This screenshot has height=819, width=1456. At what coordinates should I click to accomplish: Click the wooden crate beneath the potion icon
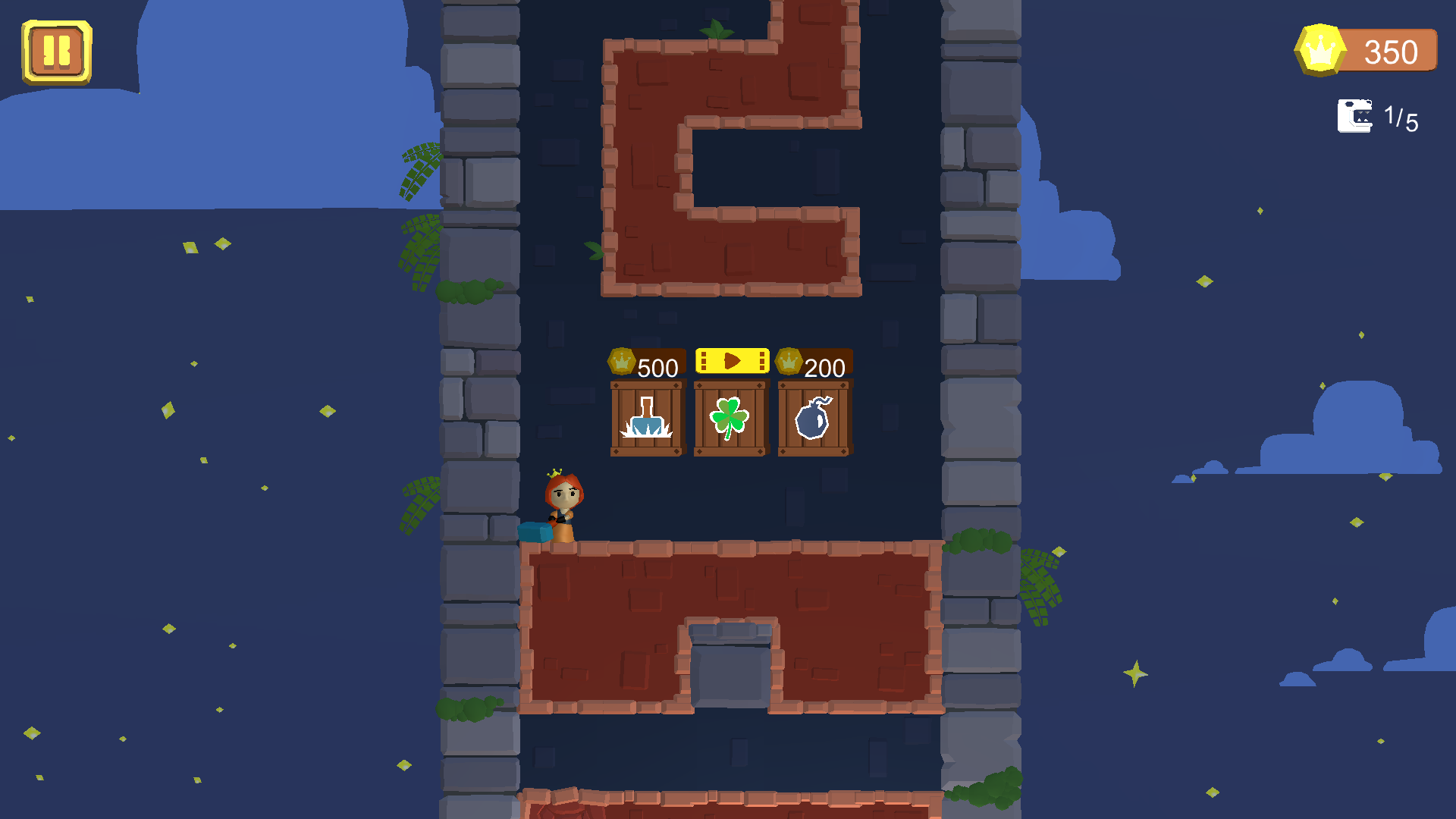[x=646, y=418]
